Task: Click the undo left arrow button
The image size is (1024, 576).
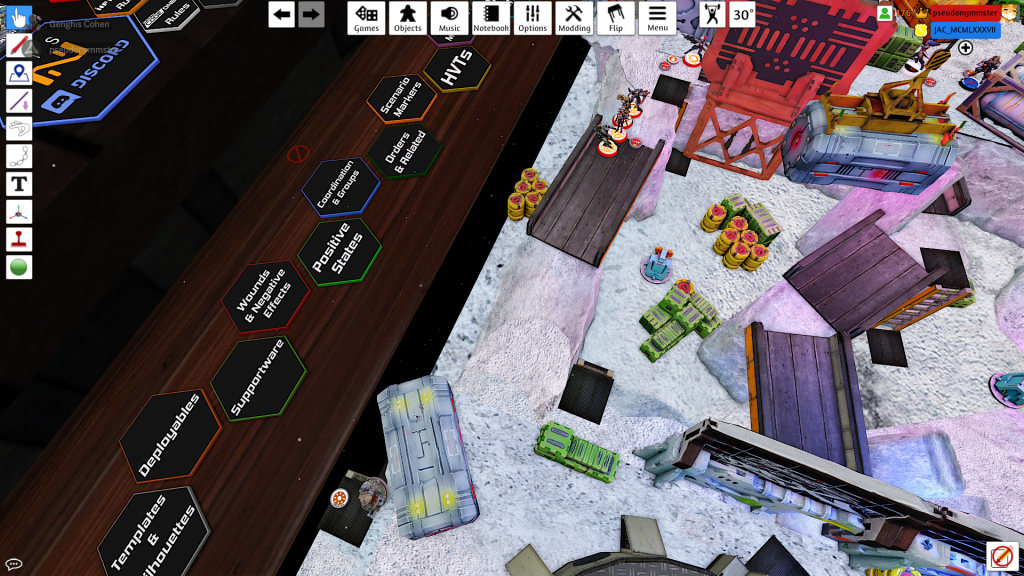Action: pyautogui.click(x=282, y=14)
